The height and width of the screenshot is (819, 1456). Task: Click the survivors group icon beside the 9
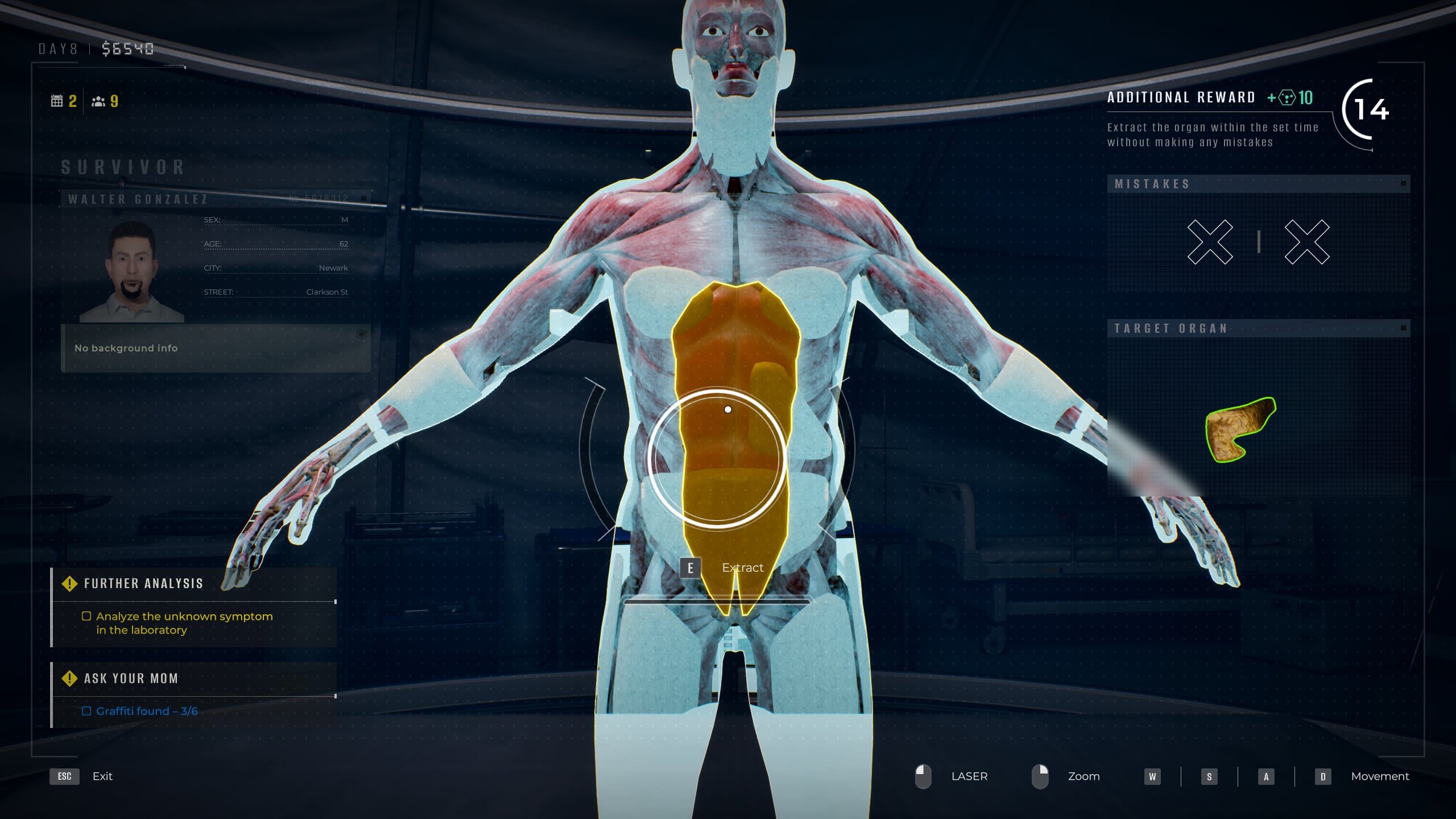tap(98, 101)
